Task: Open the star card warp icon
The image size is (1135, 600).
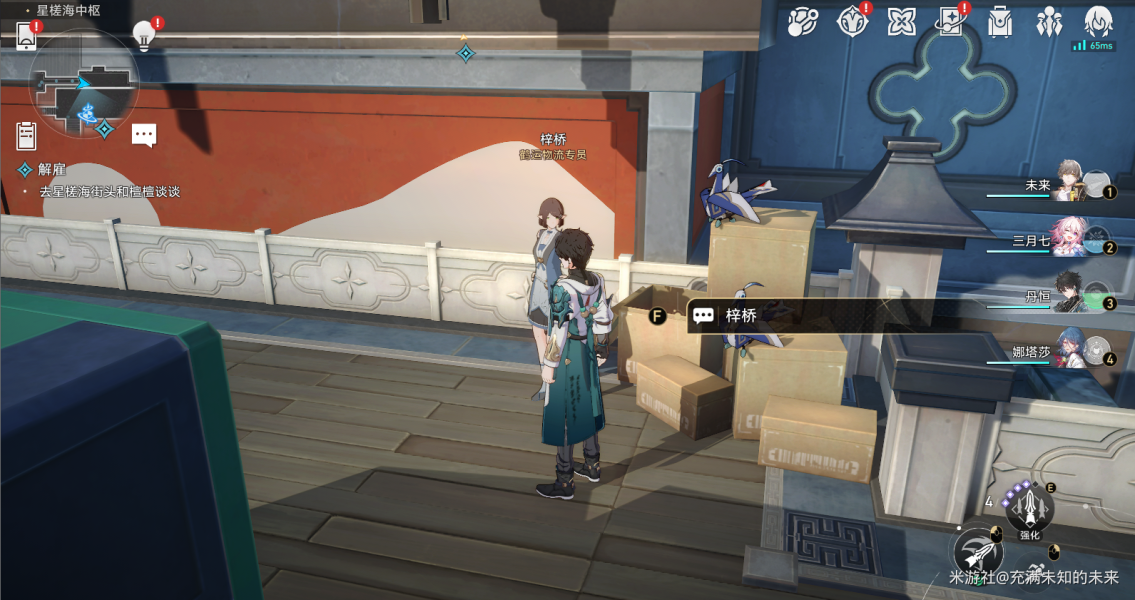Action: pyautogui.click(x=950, y=21)
